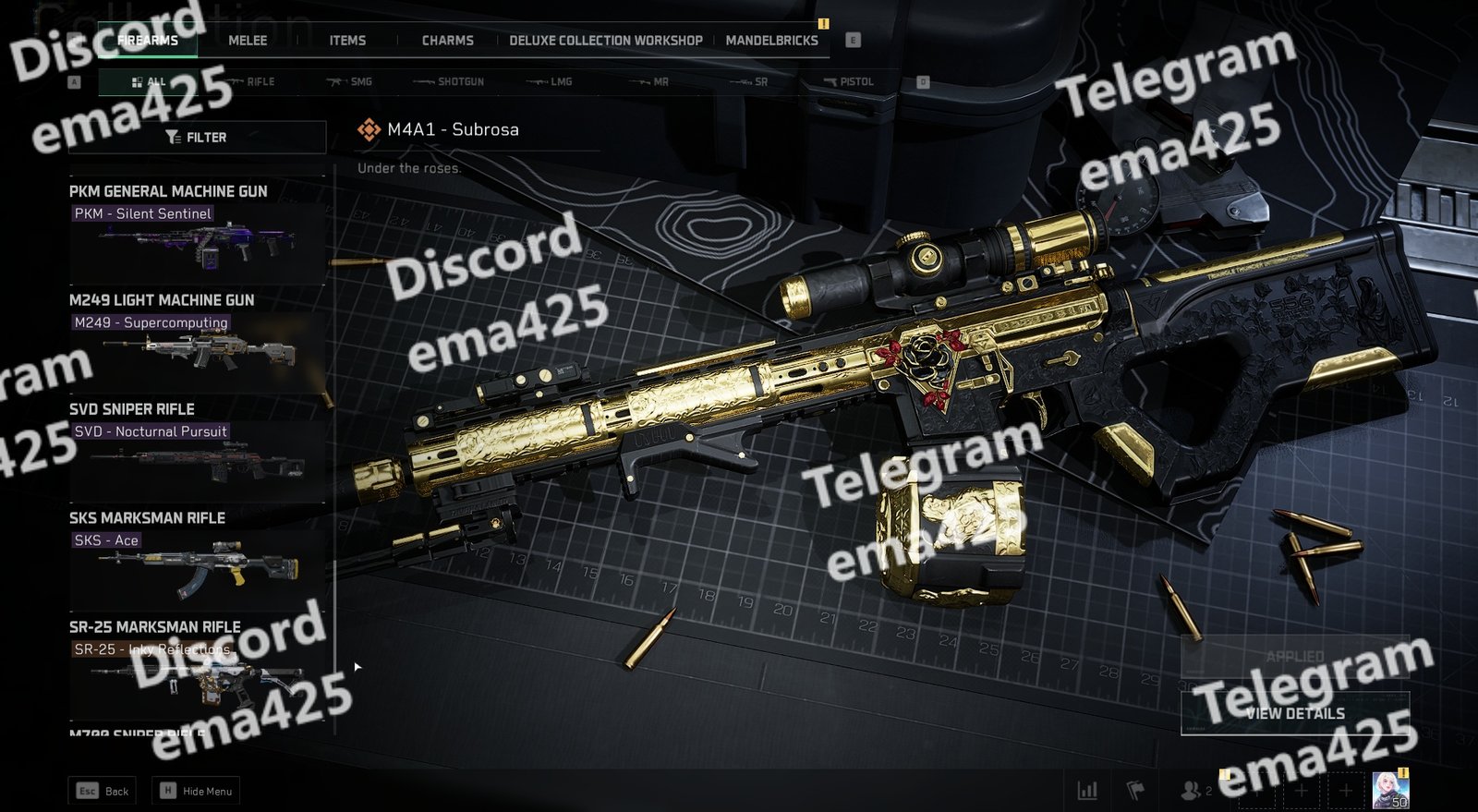Switch to the Melee tab

[248, 41]
